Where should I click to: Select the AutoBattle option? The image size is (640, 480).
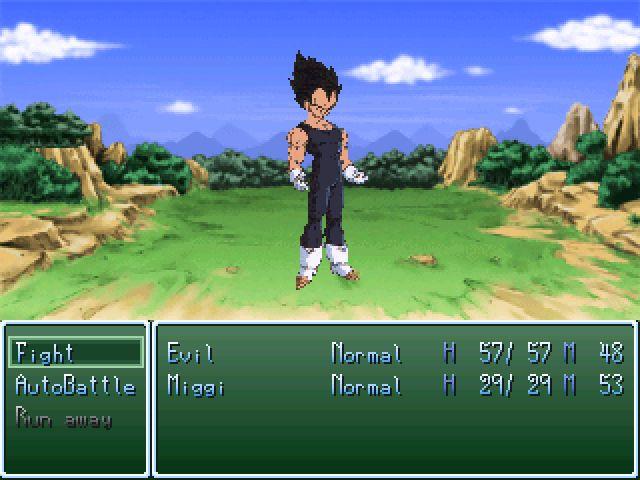pos(75,386)
